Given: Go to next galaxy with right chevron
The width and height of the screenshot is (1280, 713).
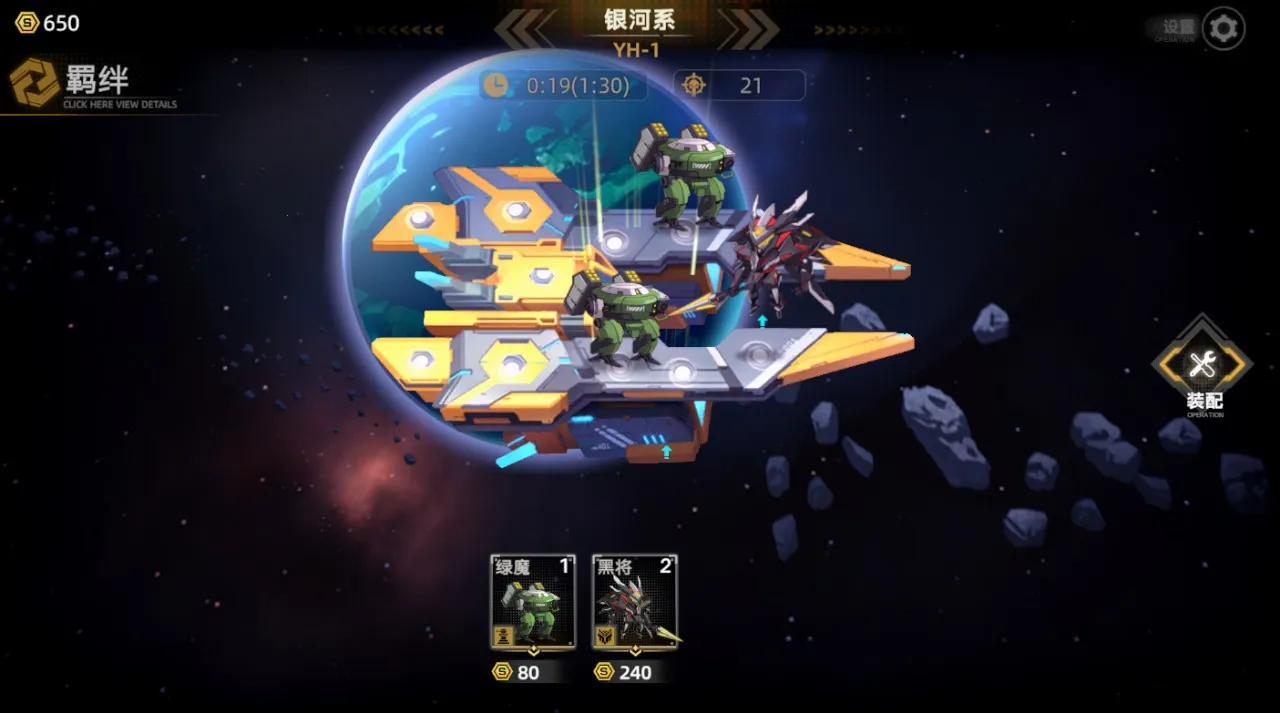Looking at the screenshot, I should click(x=750, y=29).
